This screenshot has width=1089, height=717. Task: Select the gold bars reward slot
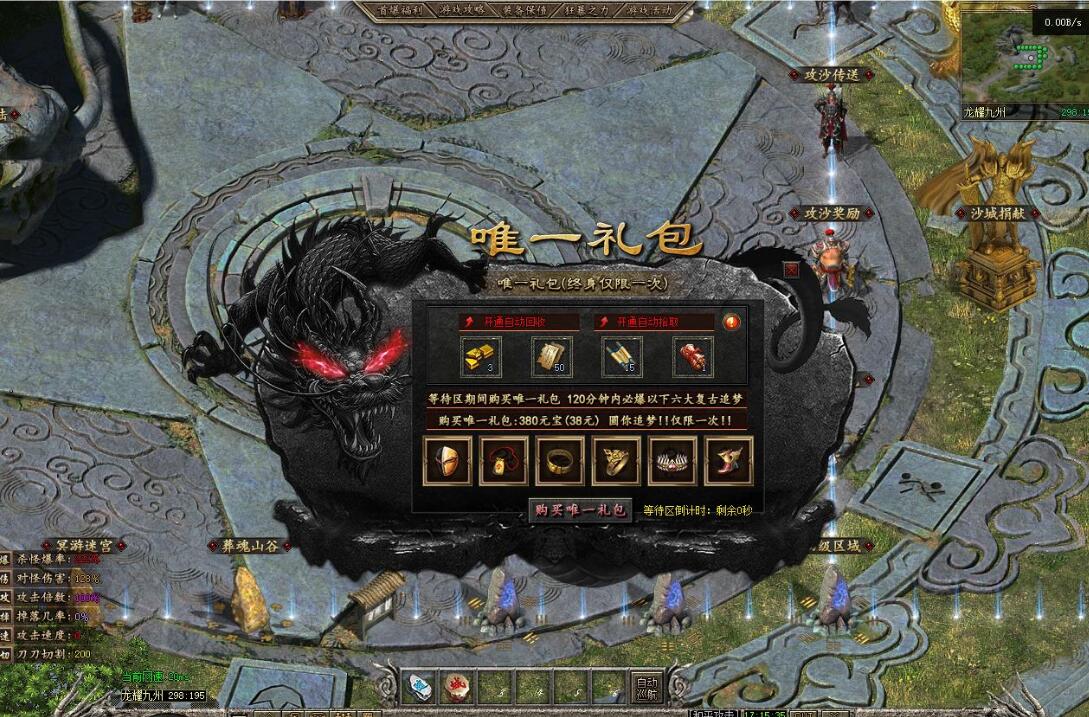coord(481,357)
